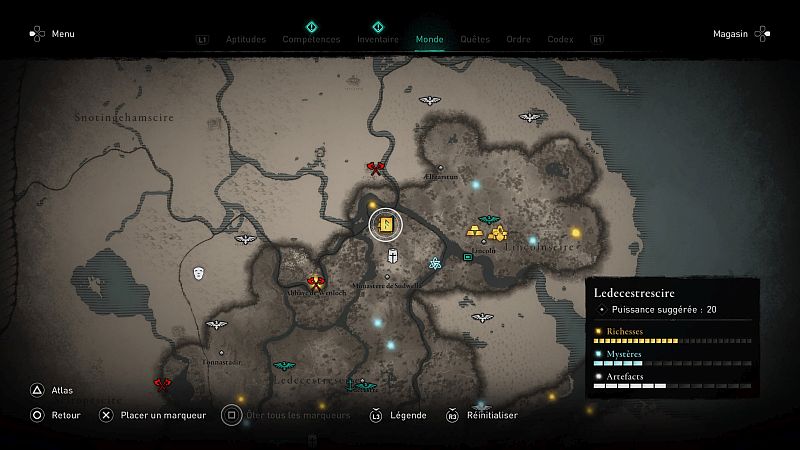Screen dimensions: 800x450
Task: Open the Inventaire tab
Action: pyautogui.click(x=378, y=39)
